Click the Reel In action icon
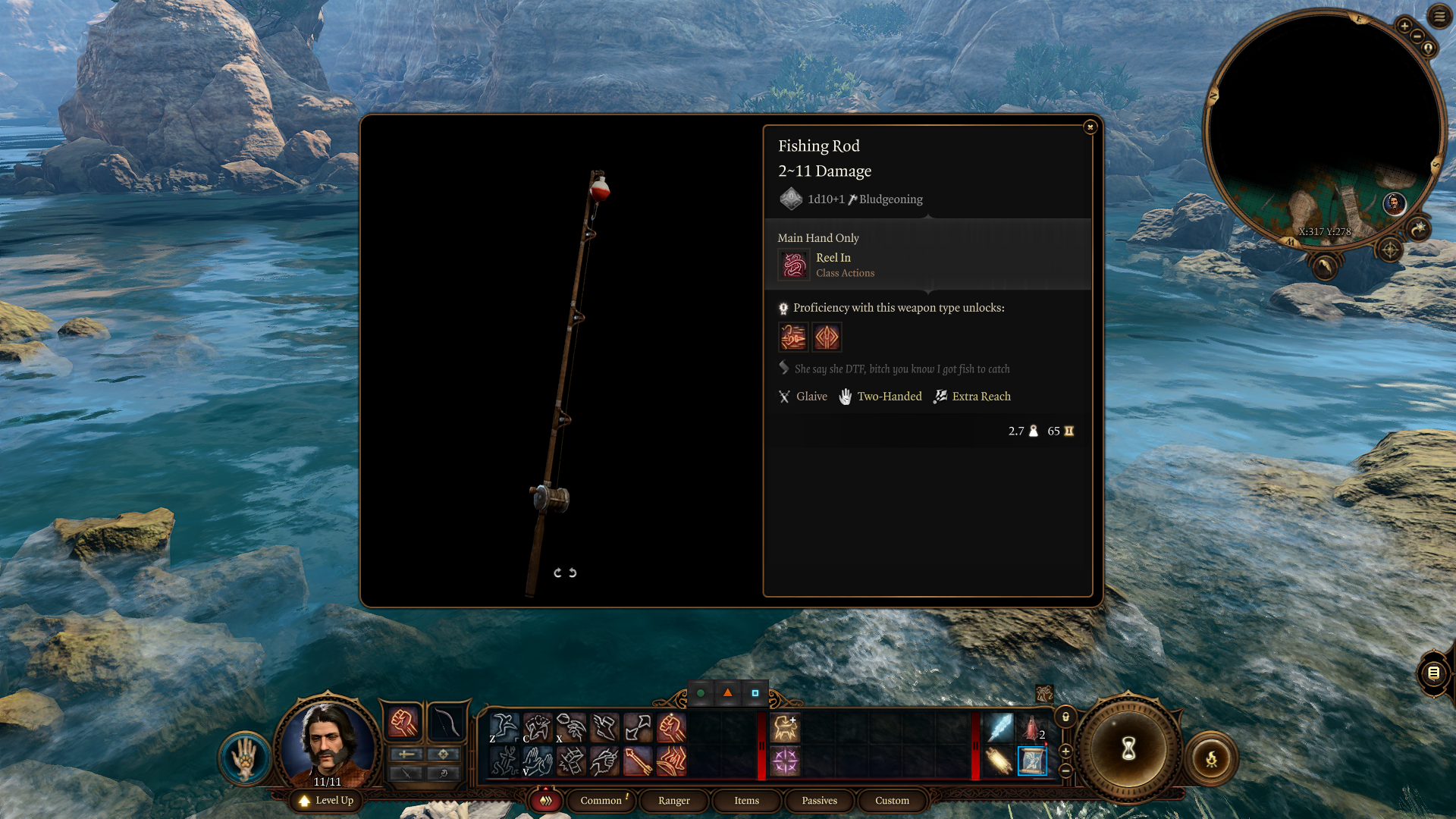Viewport: 1456px width, 819px height. click(x=794, y=265)
